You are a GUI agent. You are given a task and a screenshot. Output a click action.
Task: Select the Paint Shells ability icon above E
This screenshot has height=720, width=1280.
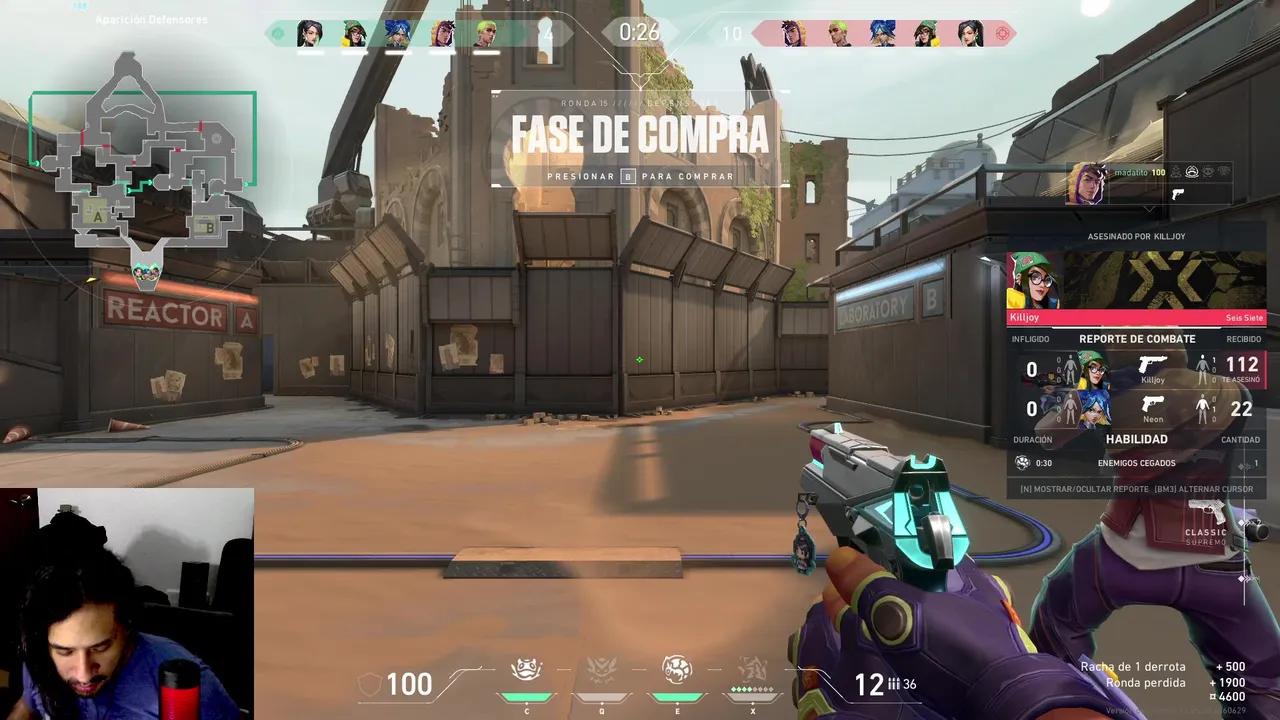tap(677, 667)
